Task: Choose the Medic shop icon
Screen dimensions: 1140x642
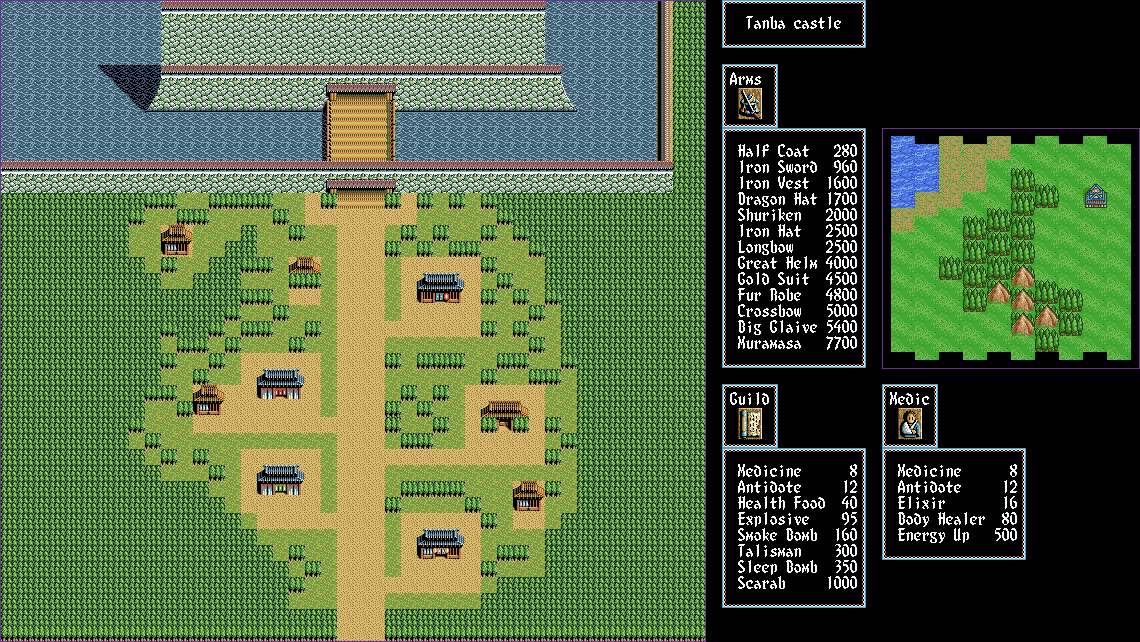Action: point(910,424)
